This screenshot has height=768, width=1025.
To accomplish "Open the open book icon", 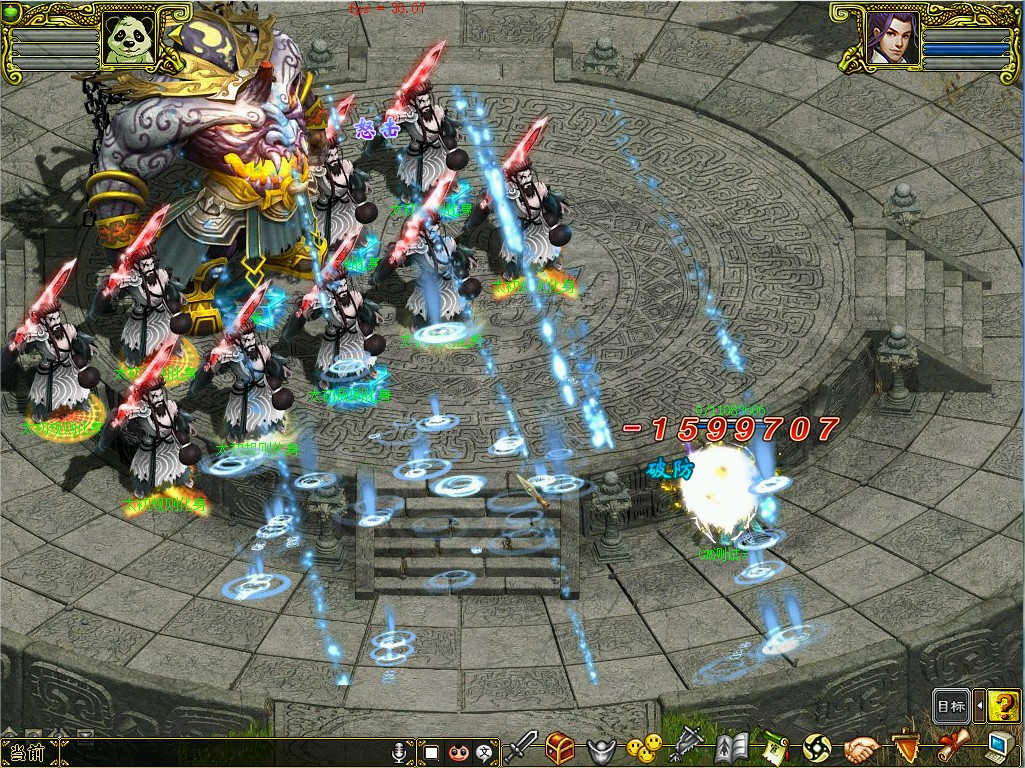I will coord(732,747).
